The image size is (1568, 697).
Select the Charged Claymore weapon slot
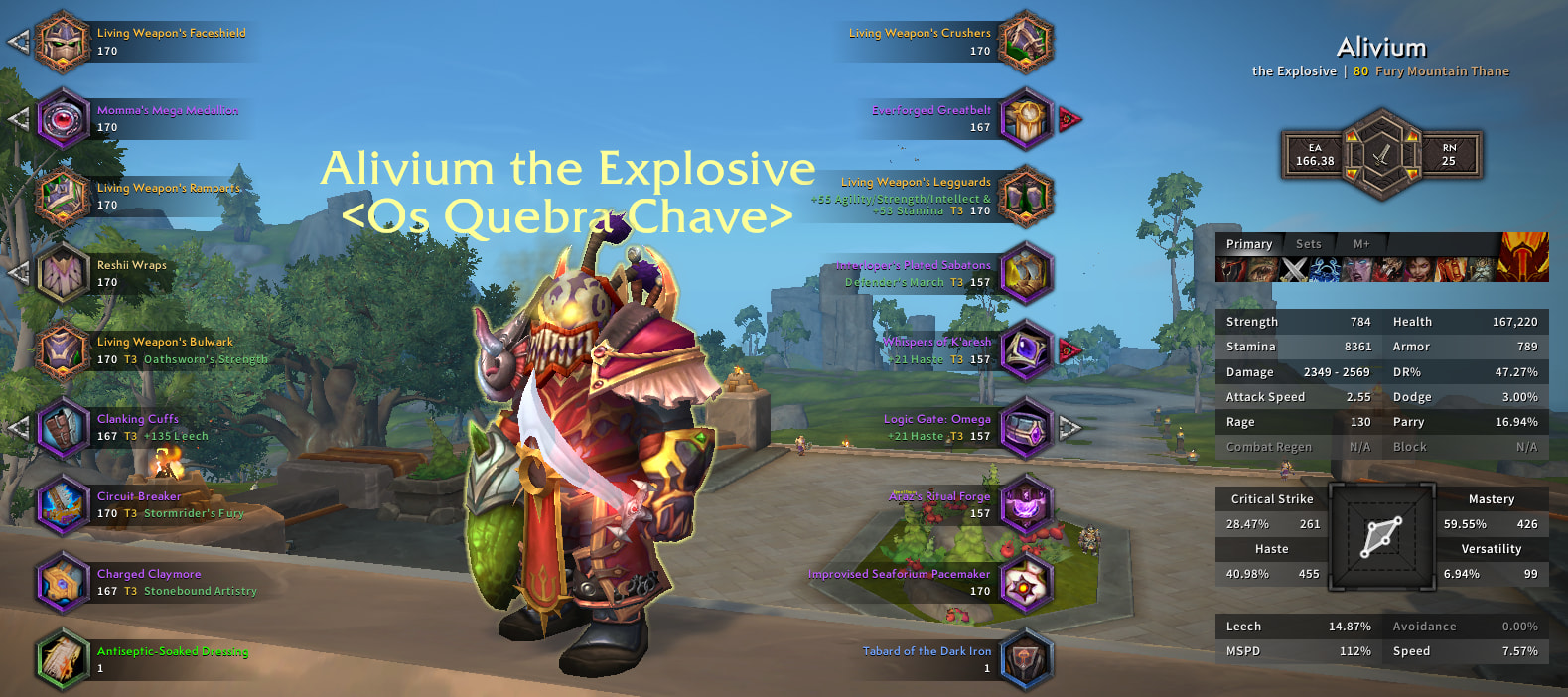(x=63, y=582)
